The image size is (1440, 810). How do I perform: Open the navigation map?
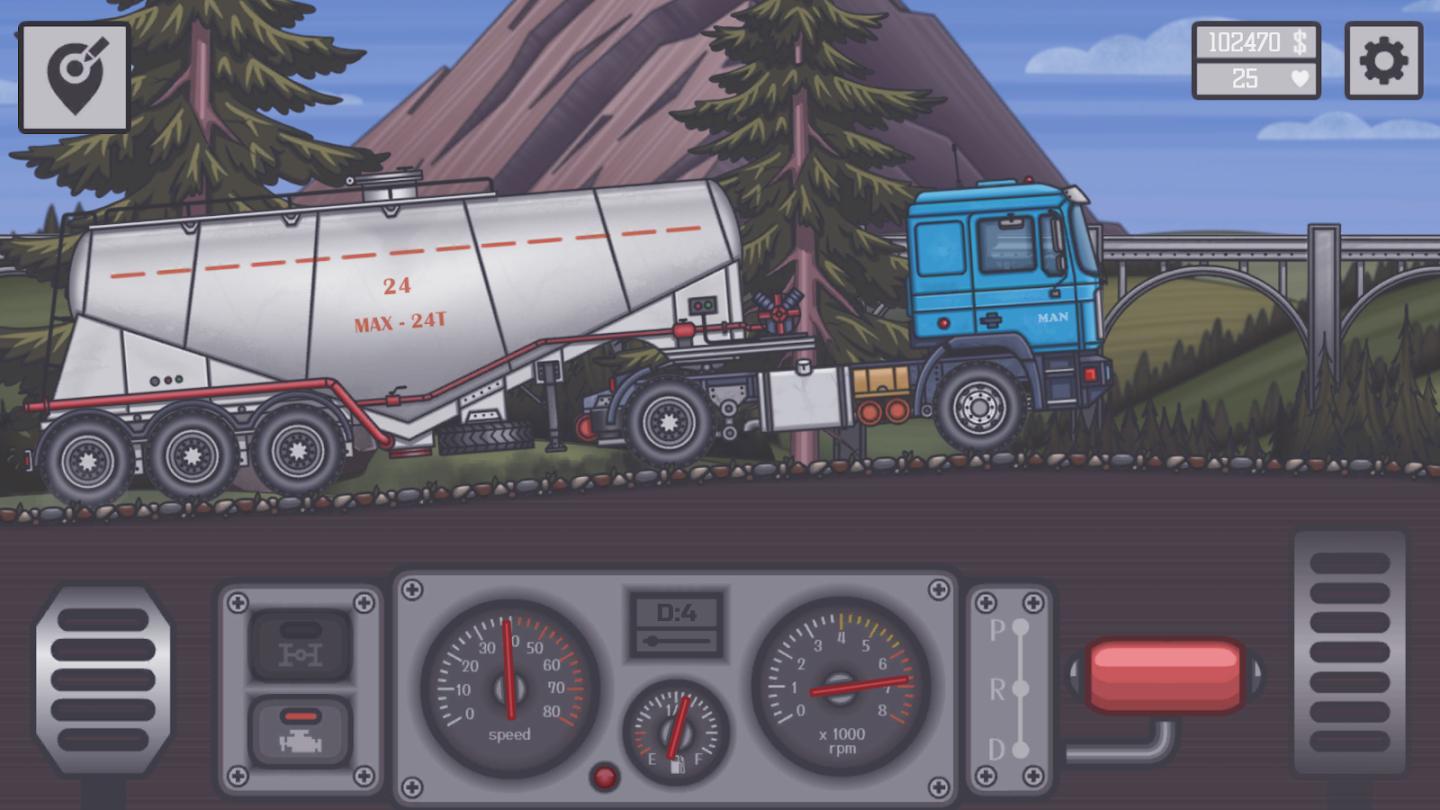tap(73, 75)
